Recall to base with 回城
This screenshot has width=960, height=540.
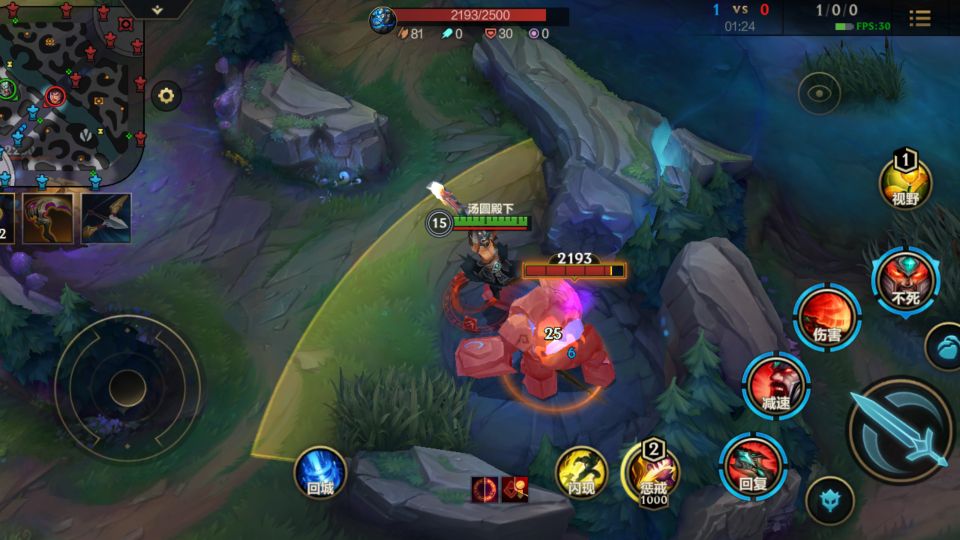(320, 471)
